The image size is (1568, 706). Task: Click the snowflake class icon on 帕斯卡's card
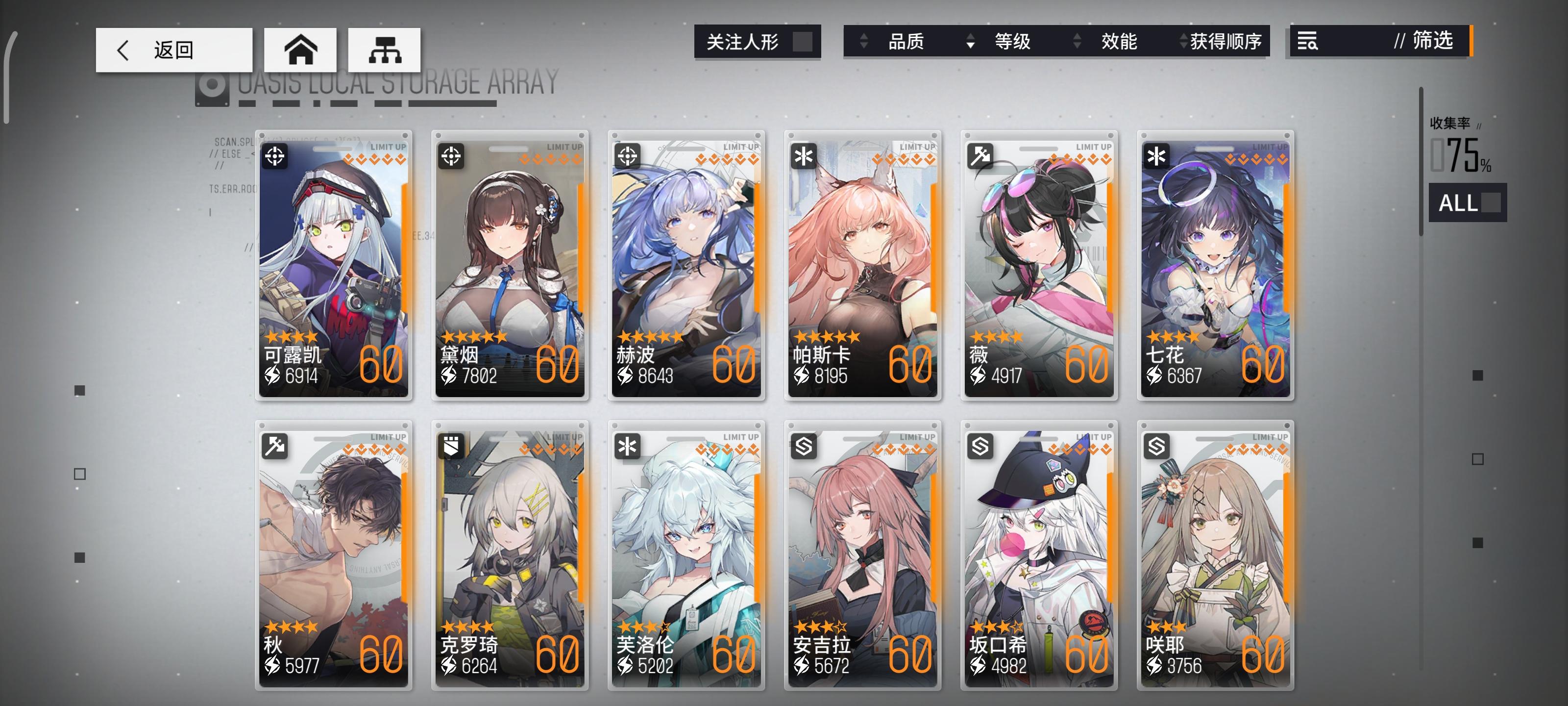804,157
